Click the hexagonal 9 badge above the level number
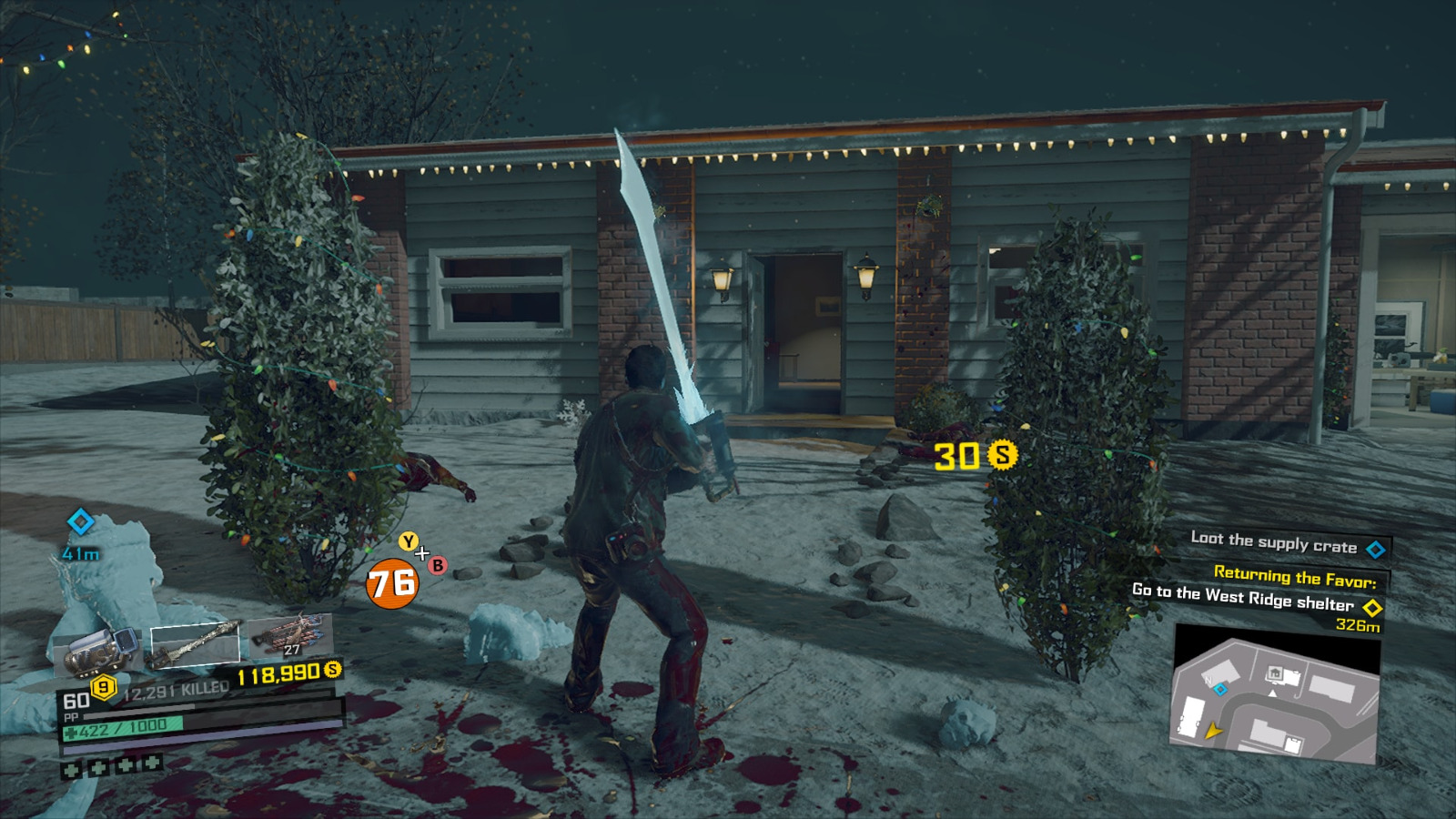This screenshot has height=819, width=1456. [x=102, y=686]
